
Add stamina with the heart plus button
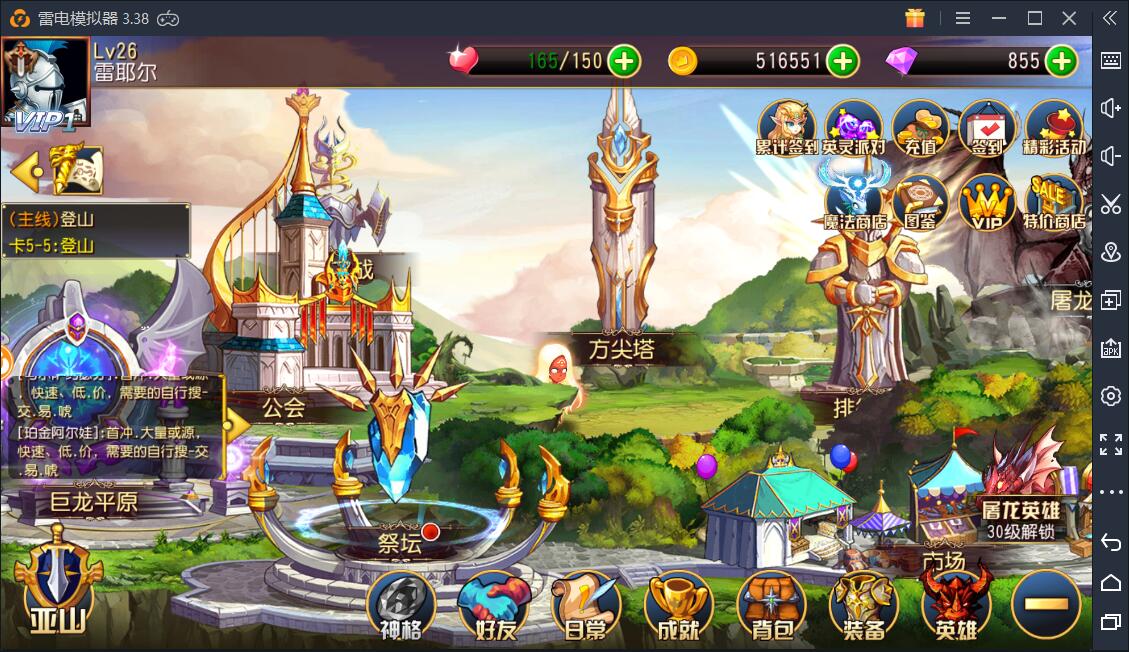[x=623, y=61]
